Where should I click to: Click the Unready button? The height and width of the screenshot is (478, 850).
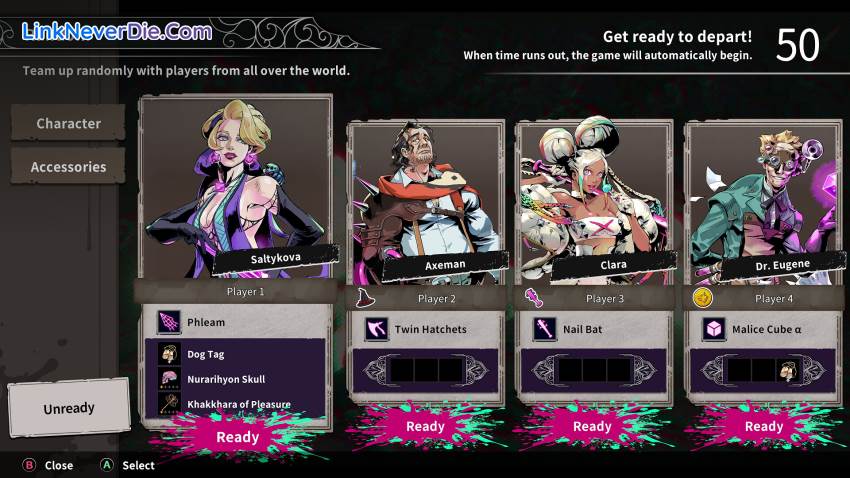[68, 408]
